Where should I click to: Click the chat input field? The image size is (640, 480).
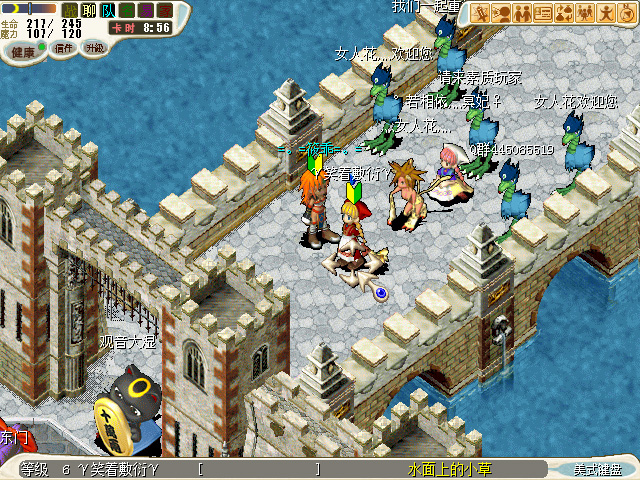260,469
